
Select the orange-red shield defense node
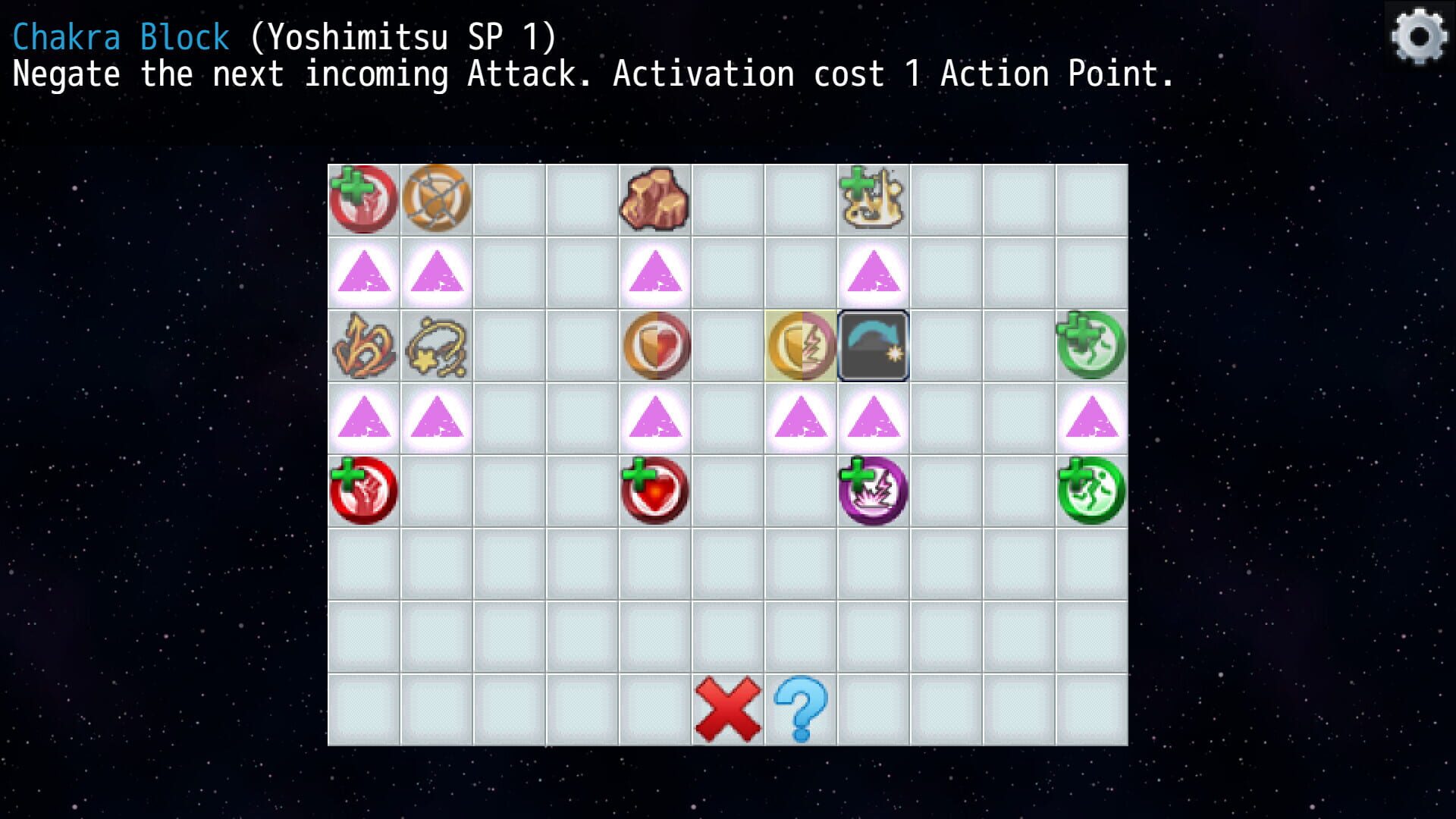[655, 345]
